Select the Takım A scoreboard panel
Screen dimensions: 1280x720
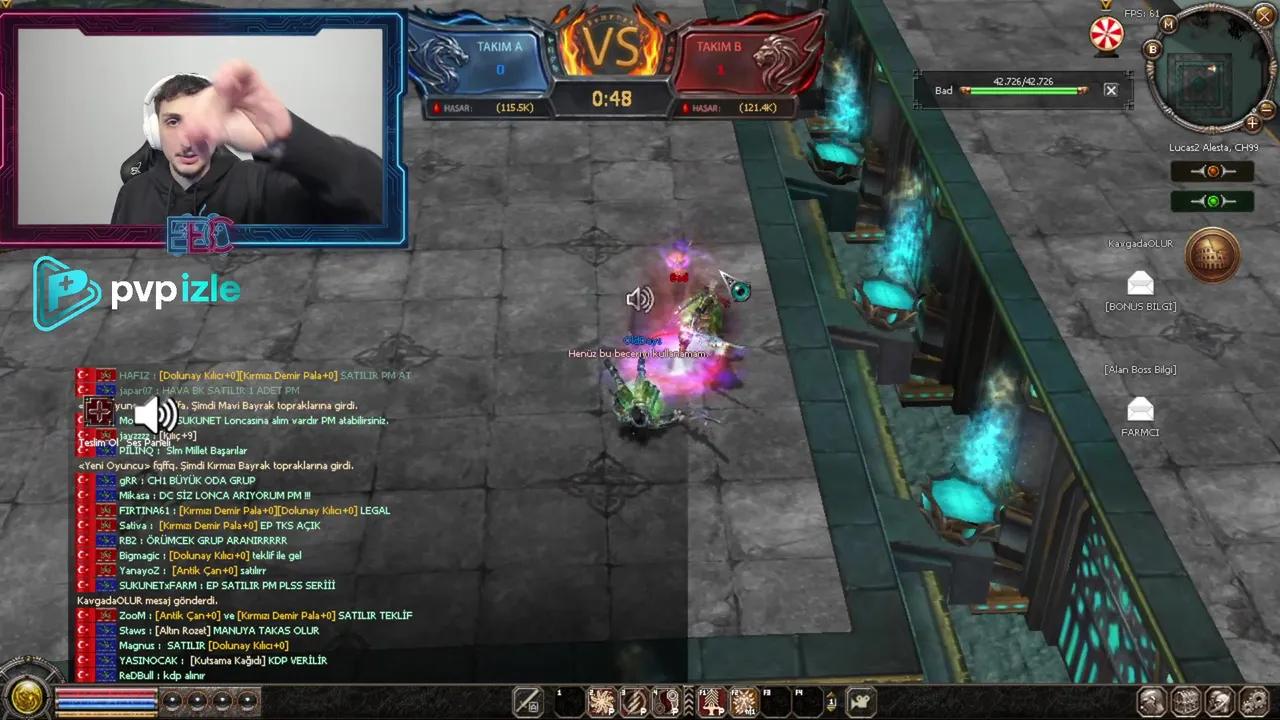coord(497,46)
